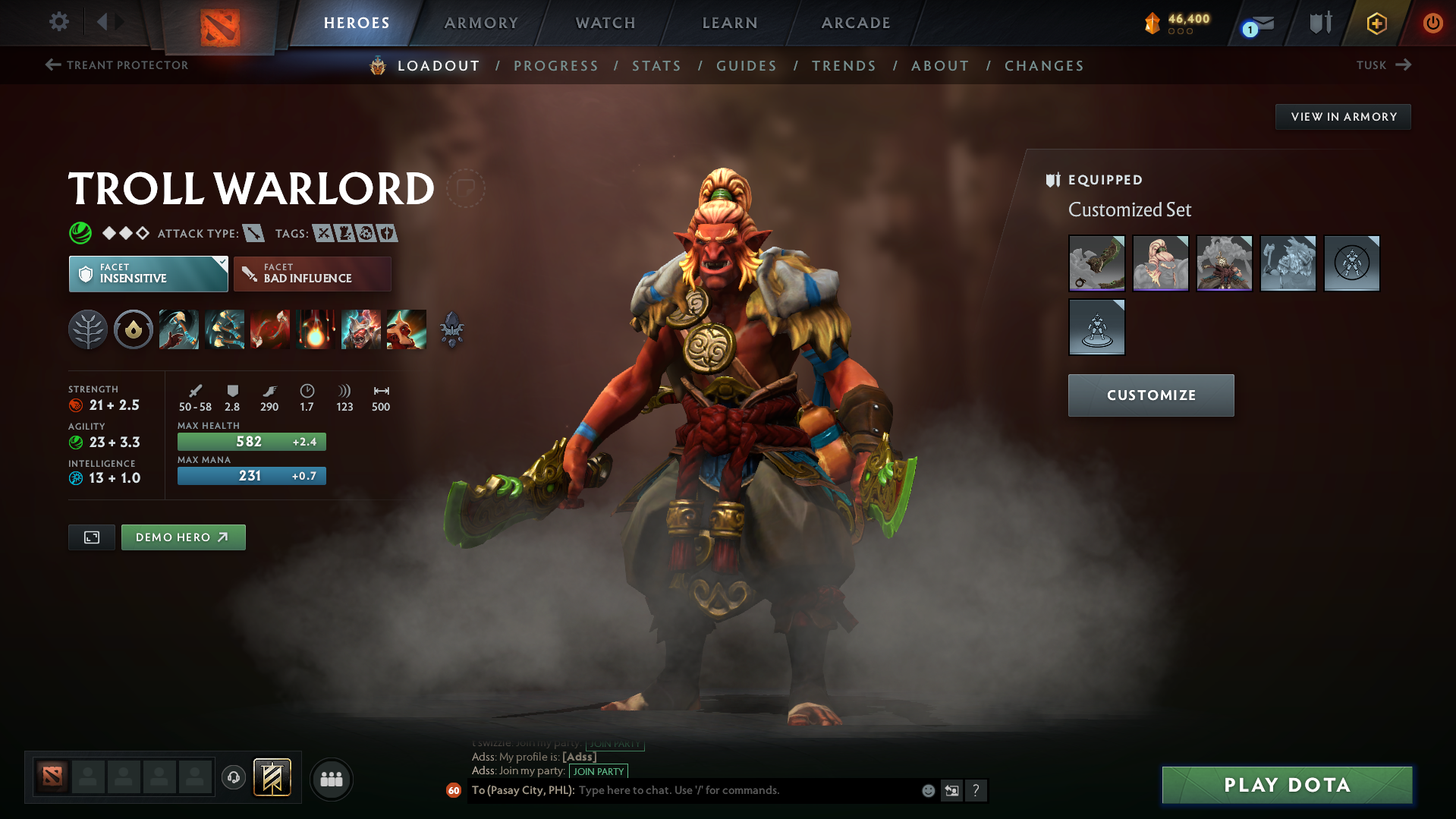The height and width of the screenshot is (819, 1456).
Task: Open the GUIDES tab
Action: pyautogui.click(x=746, y=66)
